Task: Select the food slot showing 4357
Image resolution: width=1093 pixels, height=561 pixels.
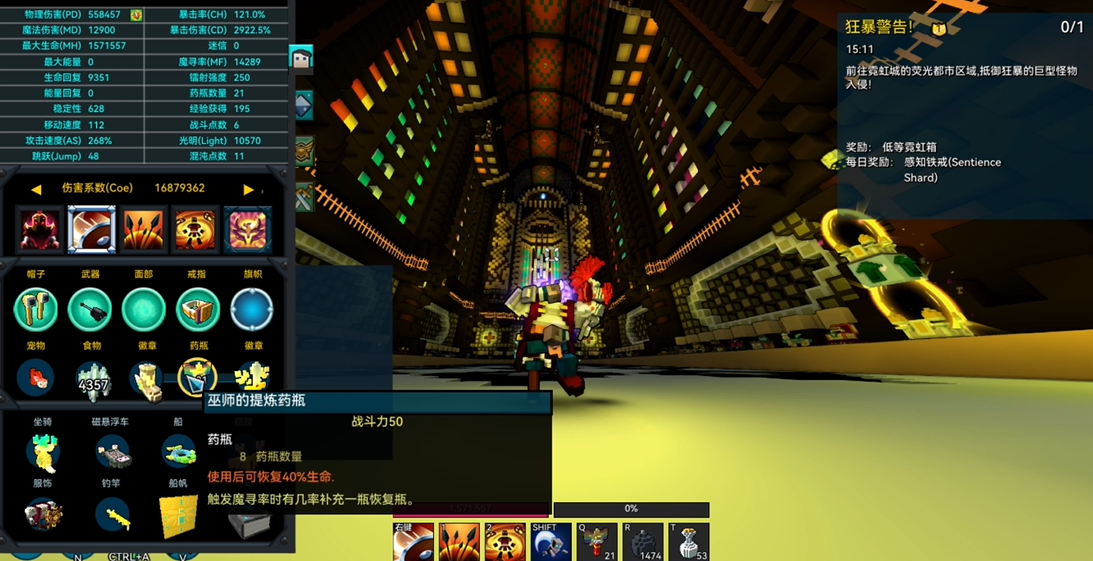Action: [92, 380]
